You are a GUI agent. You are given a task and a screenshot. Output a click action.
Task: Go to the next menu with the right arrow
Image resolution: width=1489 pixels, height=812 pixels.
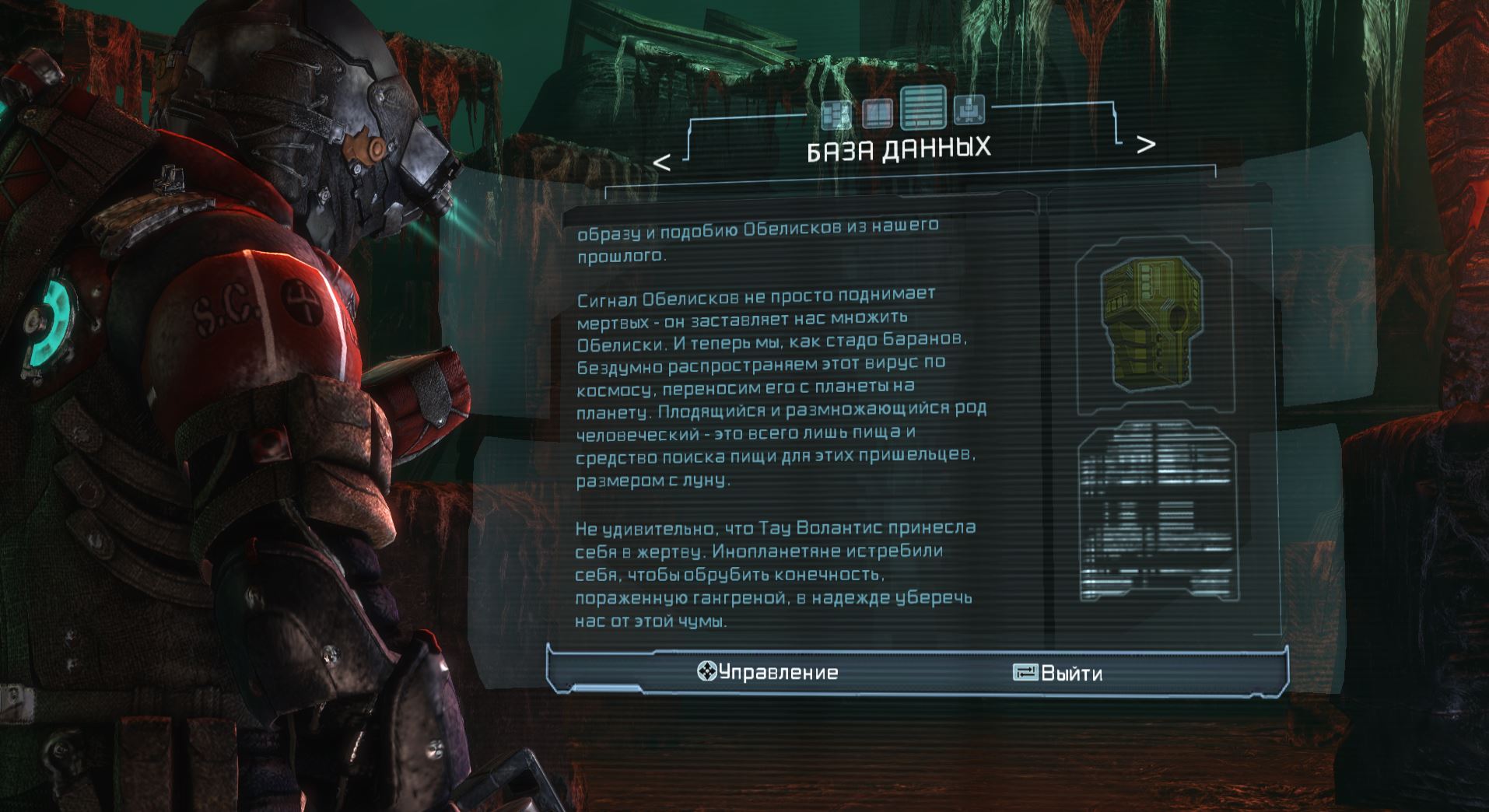pos(1145,145)
